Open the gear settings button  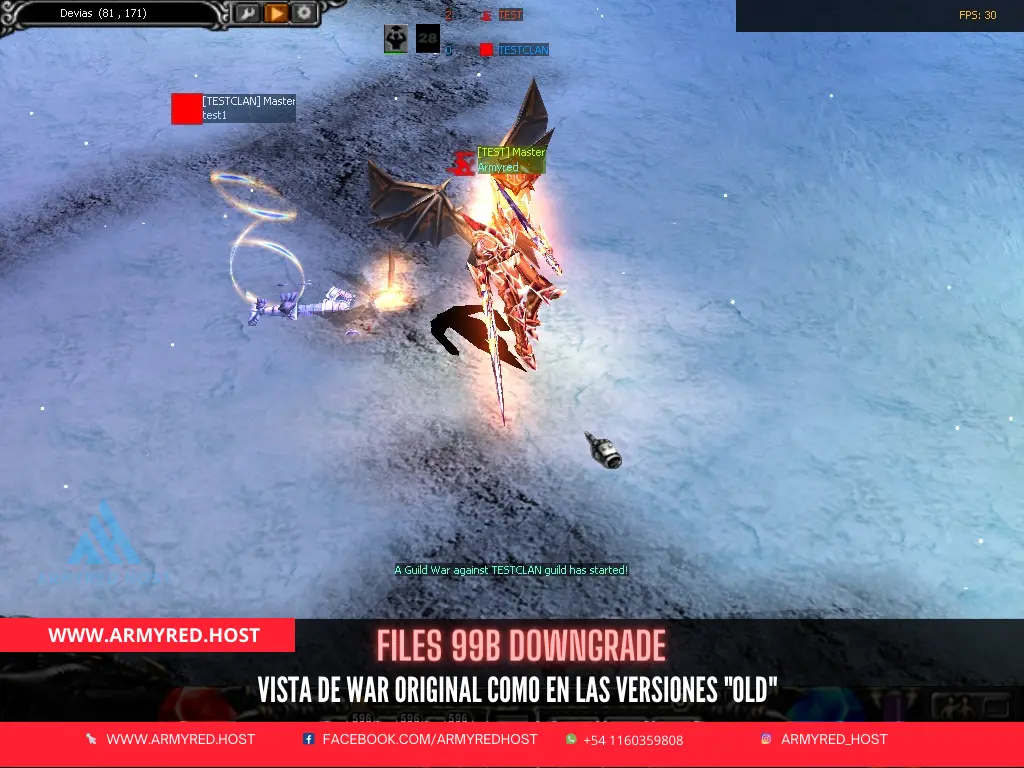[304, 14]
